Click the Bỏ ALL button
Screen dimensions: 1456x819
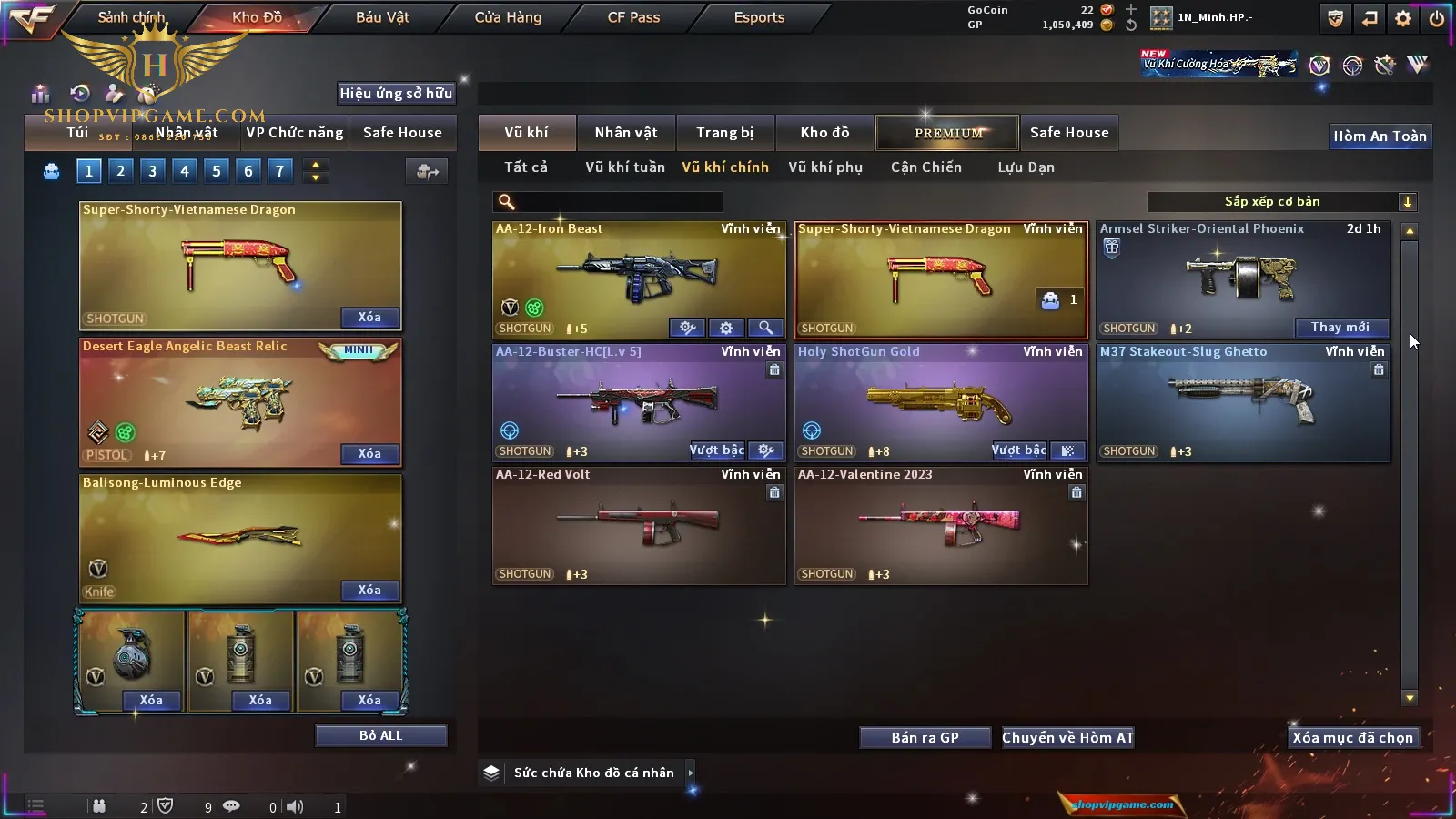380,735
